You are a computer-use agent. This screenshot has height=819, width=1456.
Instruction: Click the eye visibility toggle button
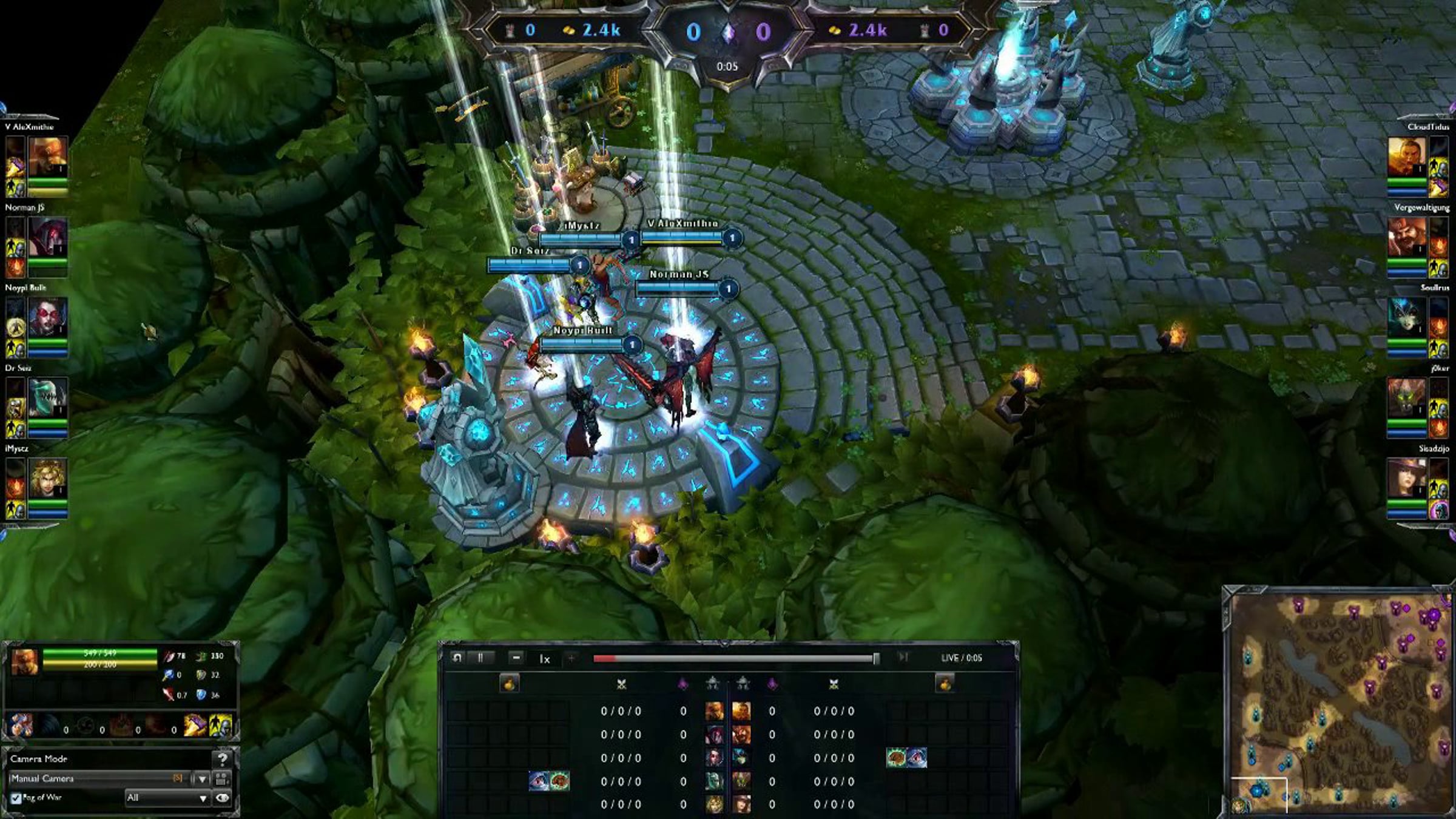[223, 798]
